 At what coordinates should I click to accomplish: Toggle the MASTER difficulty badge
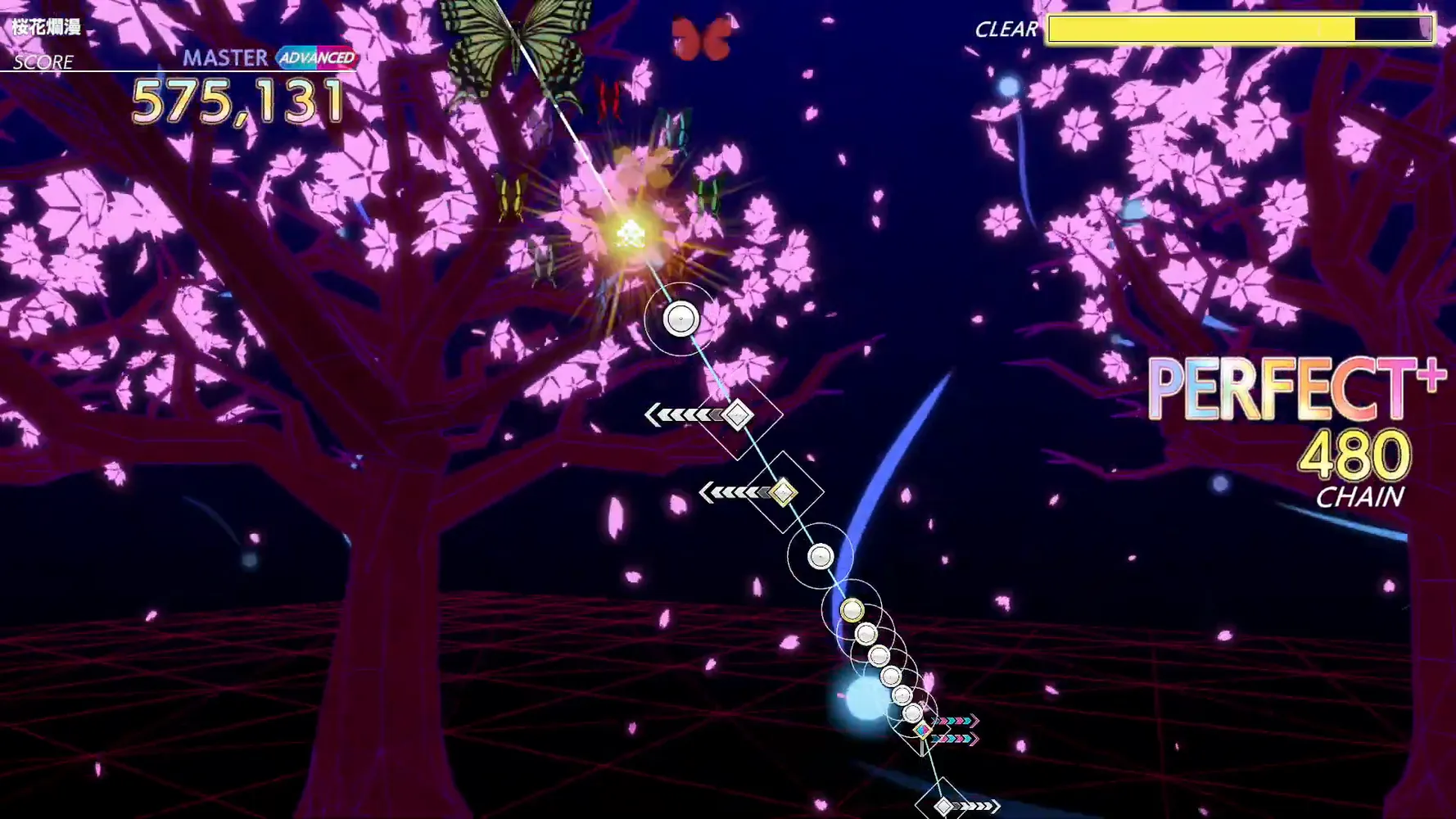tap(223, 57)
